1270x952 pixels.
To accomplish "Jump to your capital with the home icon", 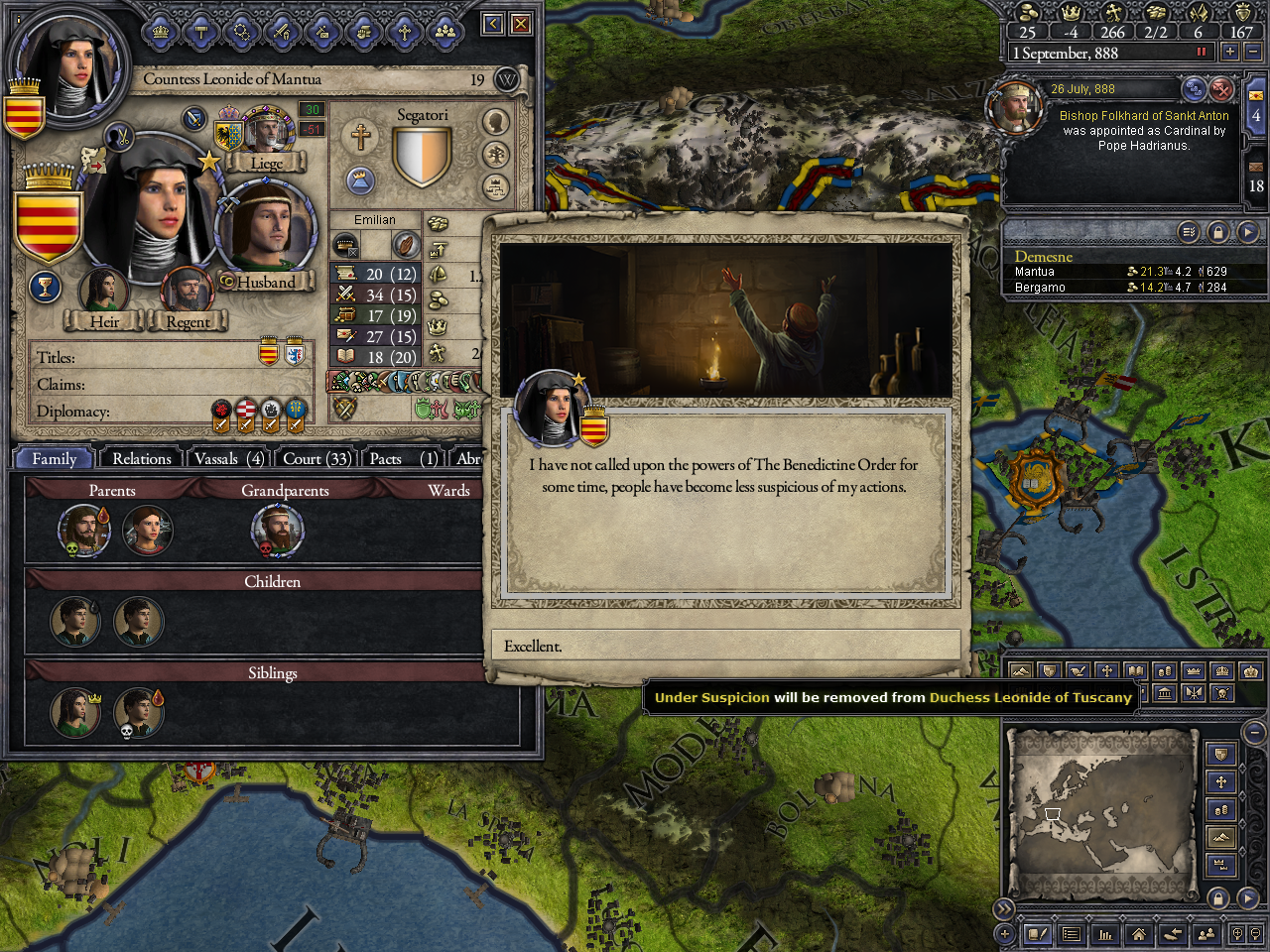I will click(1139, 934).
